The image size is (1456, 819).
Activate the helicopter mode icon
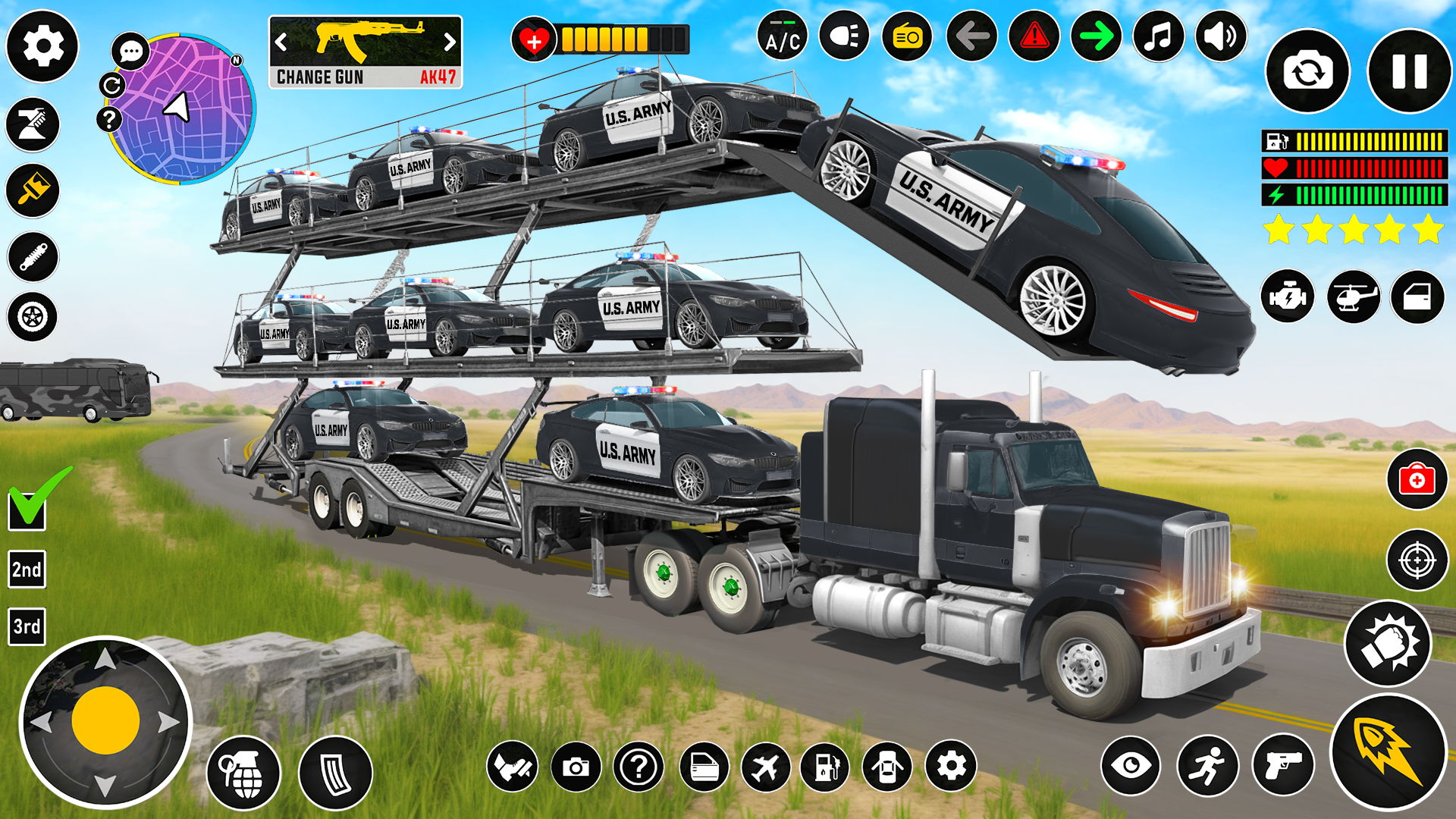[x=1354, y=297]
